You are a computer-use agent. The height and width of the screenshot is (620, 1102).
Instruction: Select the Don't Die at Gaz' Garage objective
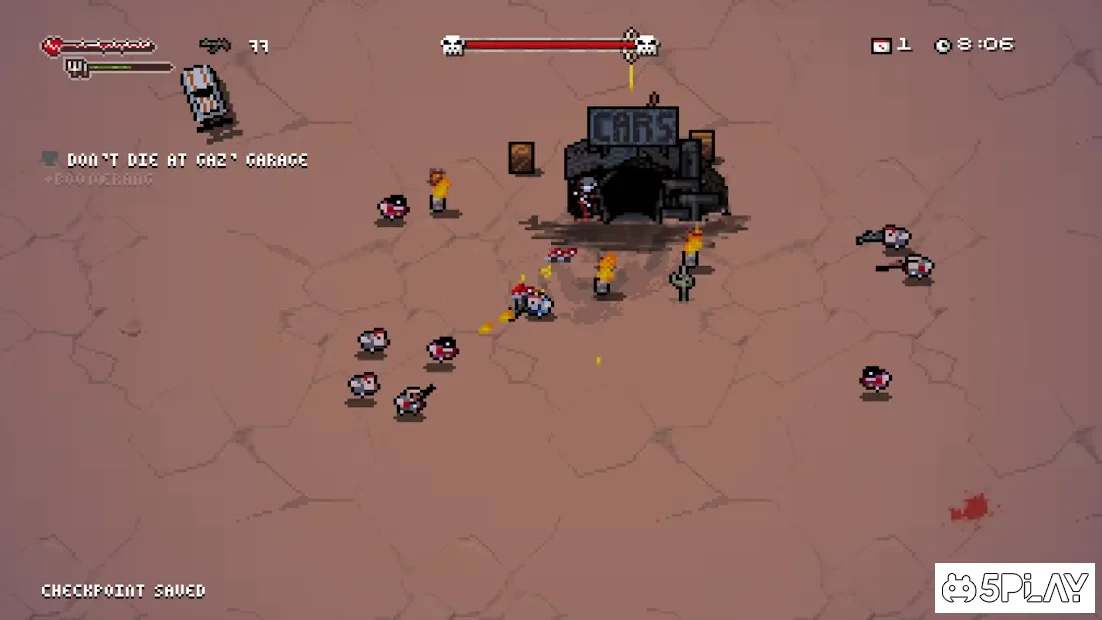click(x=186, y=160)
